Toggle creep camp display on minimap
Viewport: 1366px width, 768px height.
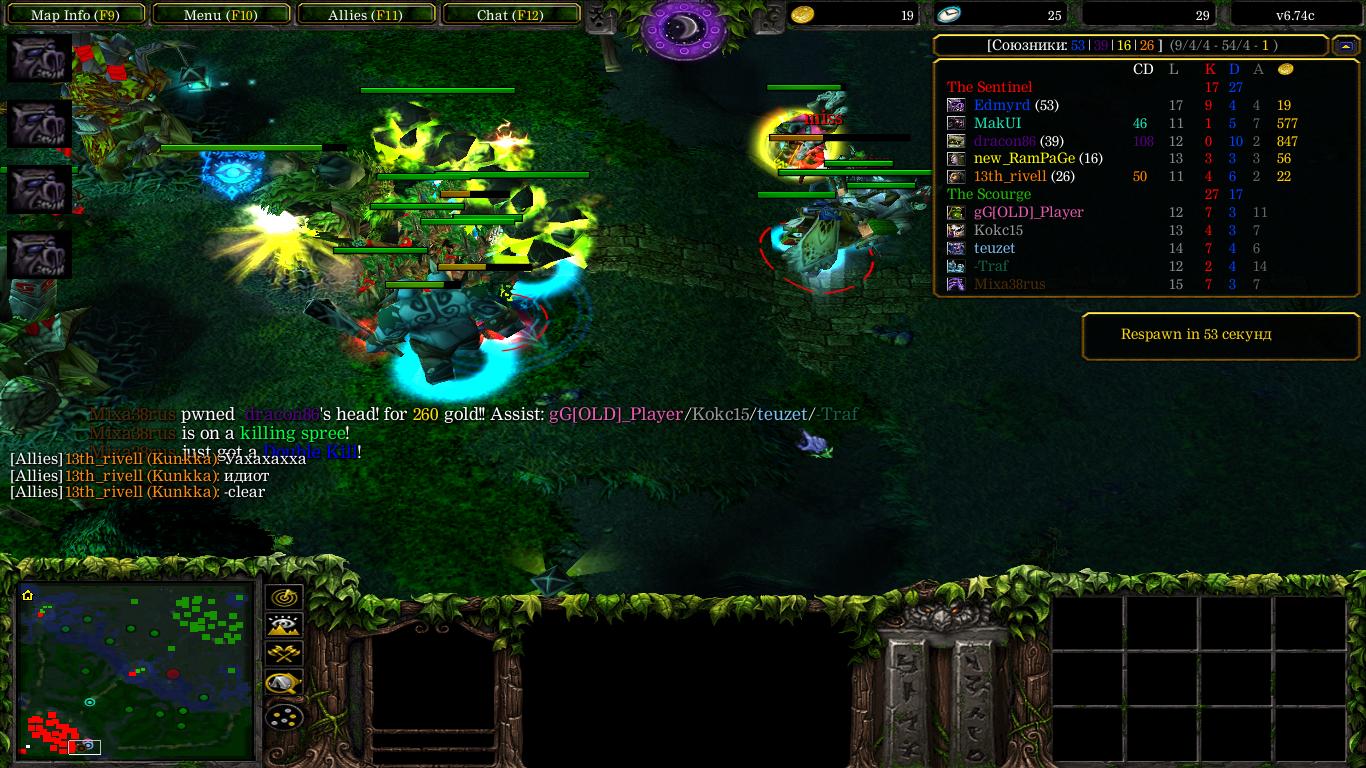coord(285,685)
